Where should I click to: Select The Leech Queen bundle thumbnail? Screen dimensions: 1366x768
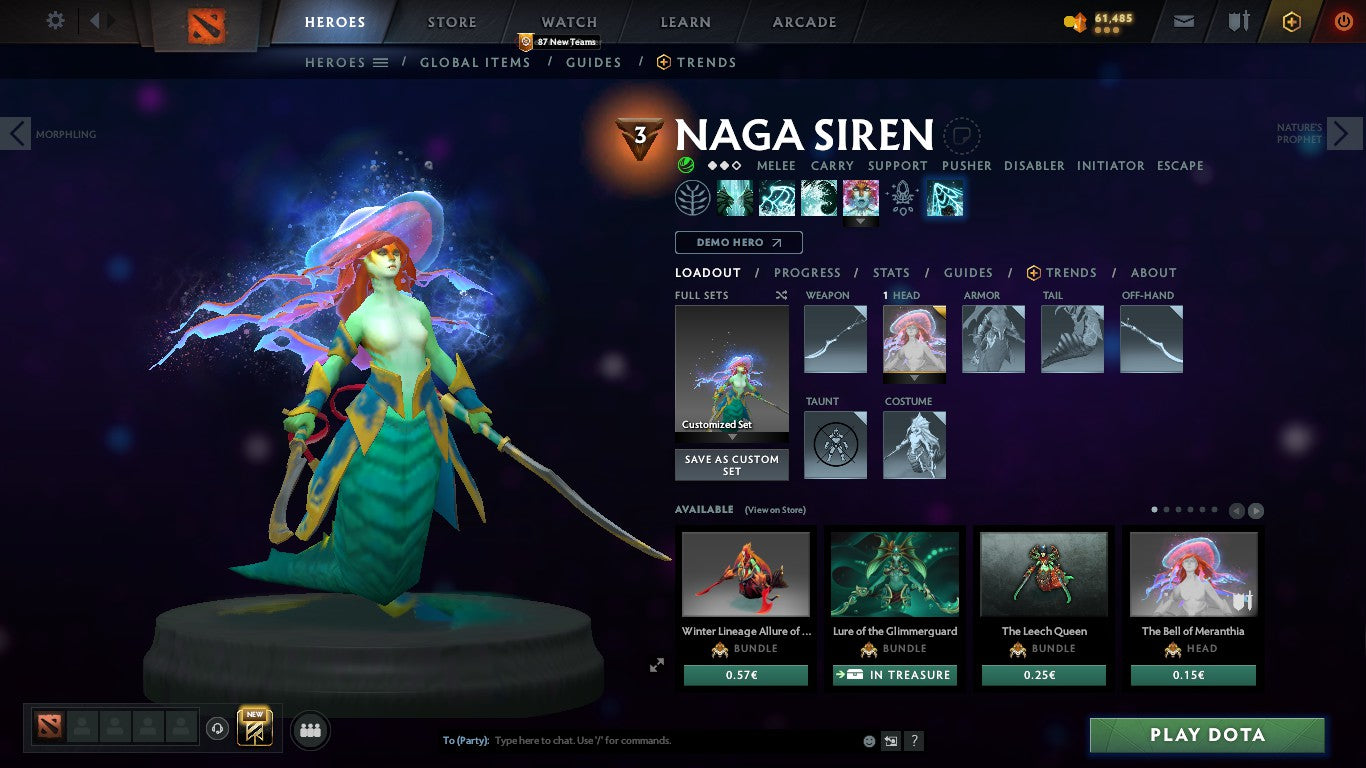[1044, 574]
